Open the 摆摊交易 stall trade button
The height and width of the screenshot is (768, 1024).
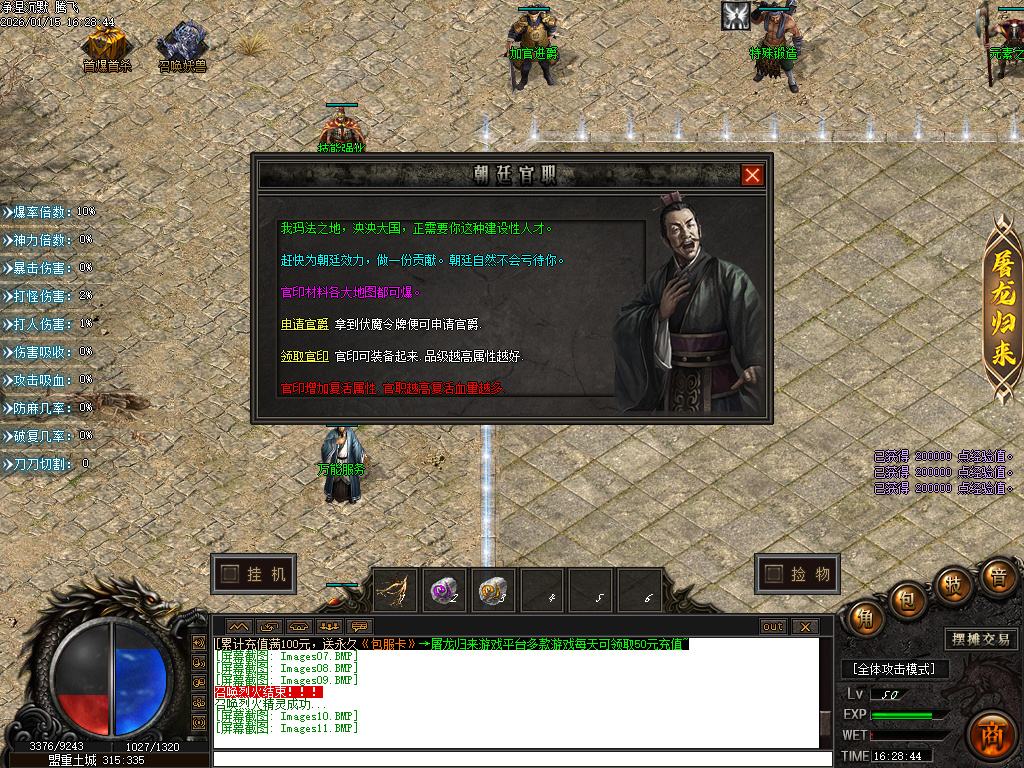tap(980, 639)
